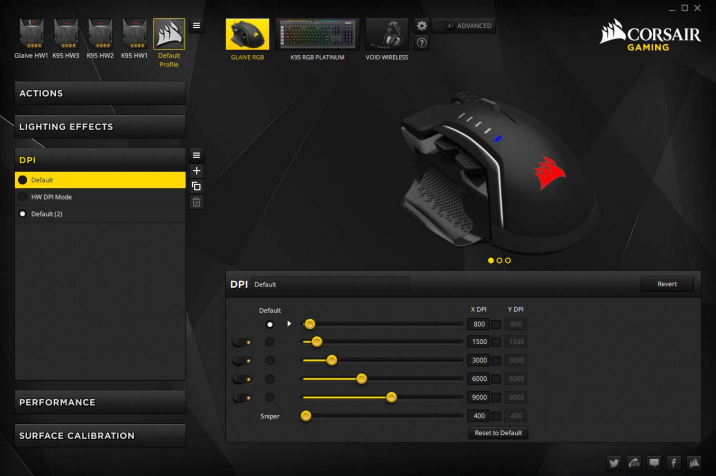Viewport: 716px width, 476px height.
Task: Select the Default (2) DPI preset
Action: coord(100,214)
